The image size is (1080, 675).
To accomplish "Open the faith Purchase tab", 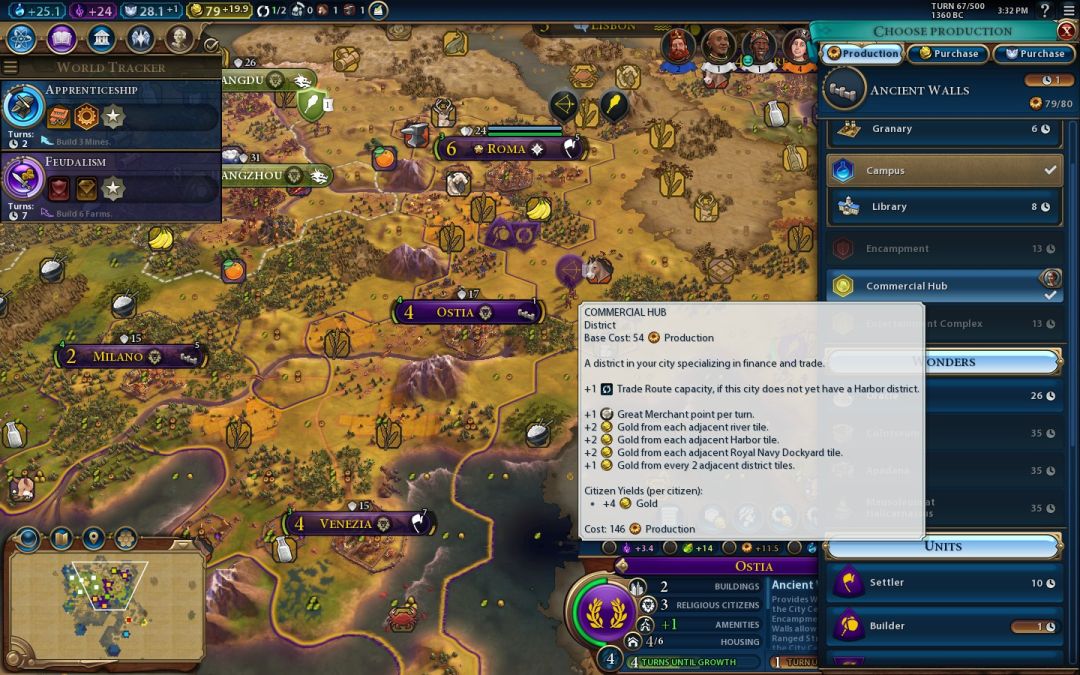I will pos(1034,54).
